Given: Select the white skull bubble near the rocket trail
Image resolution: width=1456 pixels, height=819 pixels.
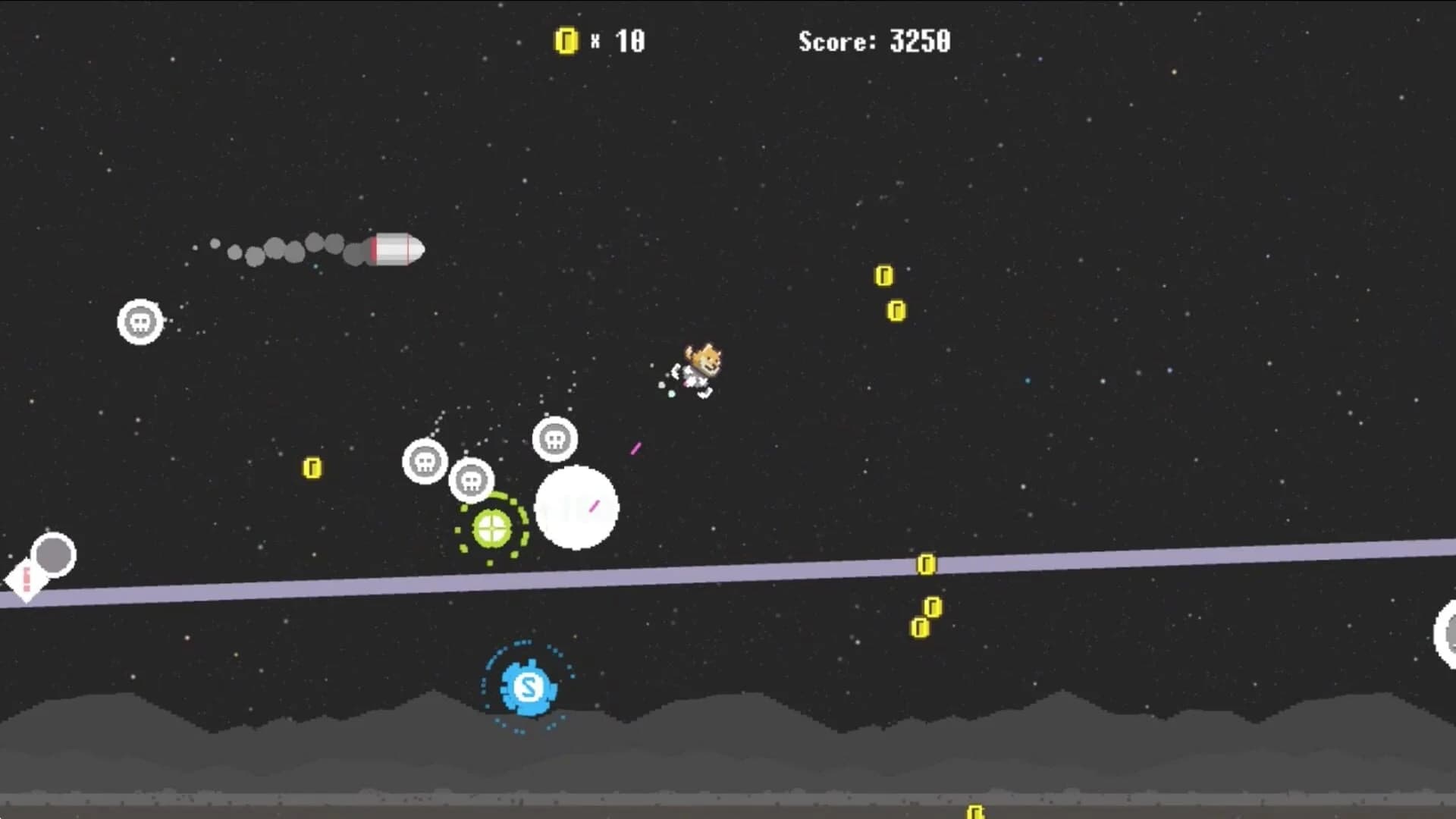Looking at the screenshot, I should pos(140,322).
